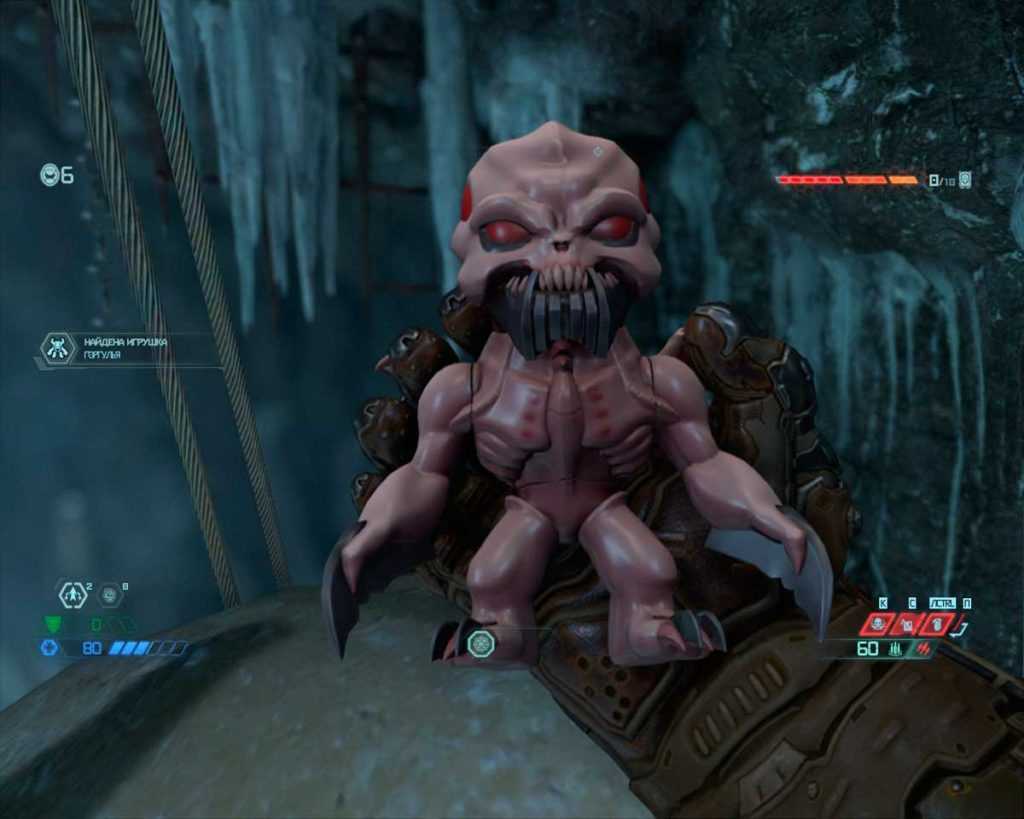Click the hexagon marker below the toy
The height and width of the screenshot is (819, 1024).
[479, 643]
